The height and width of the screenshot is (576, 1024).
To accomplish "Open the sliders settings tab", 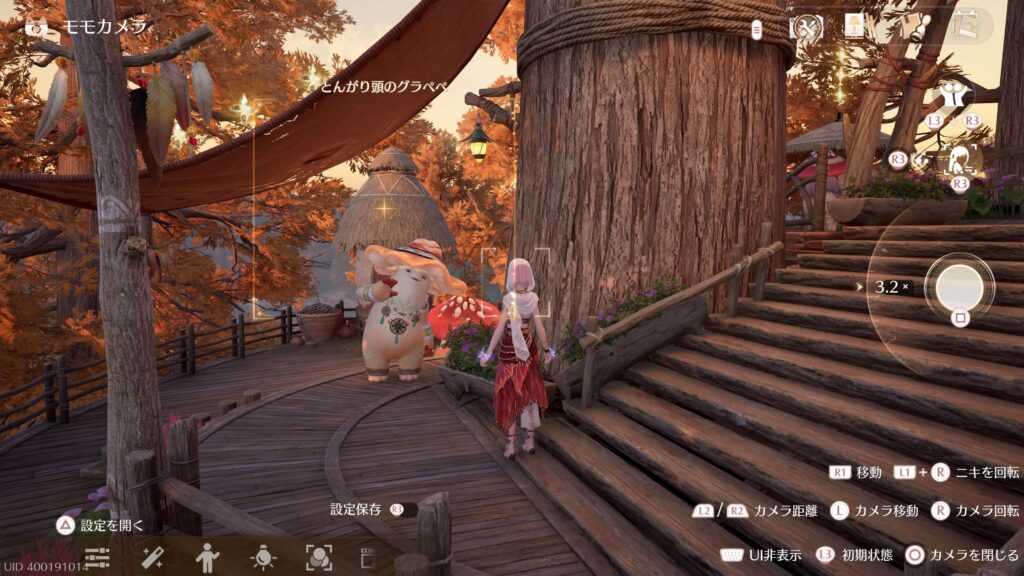I will (x=97, y=557).
